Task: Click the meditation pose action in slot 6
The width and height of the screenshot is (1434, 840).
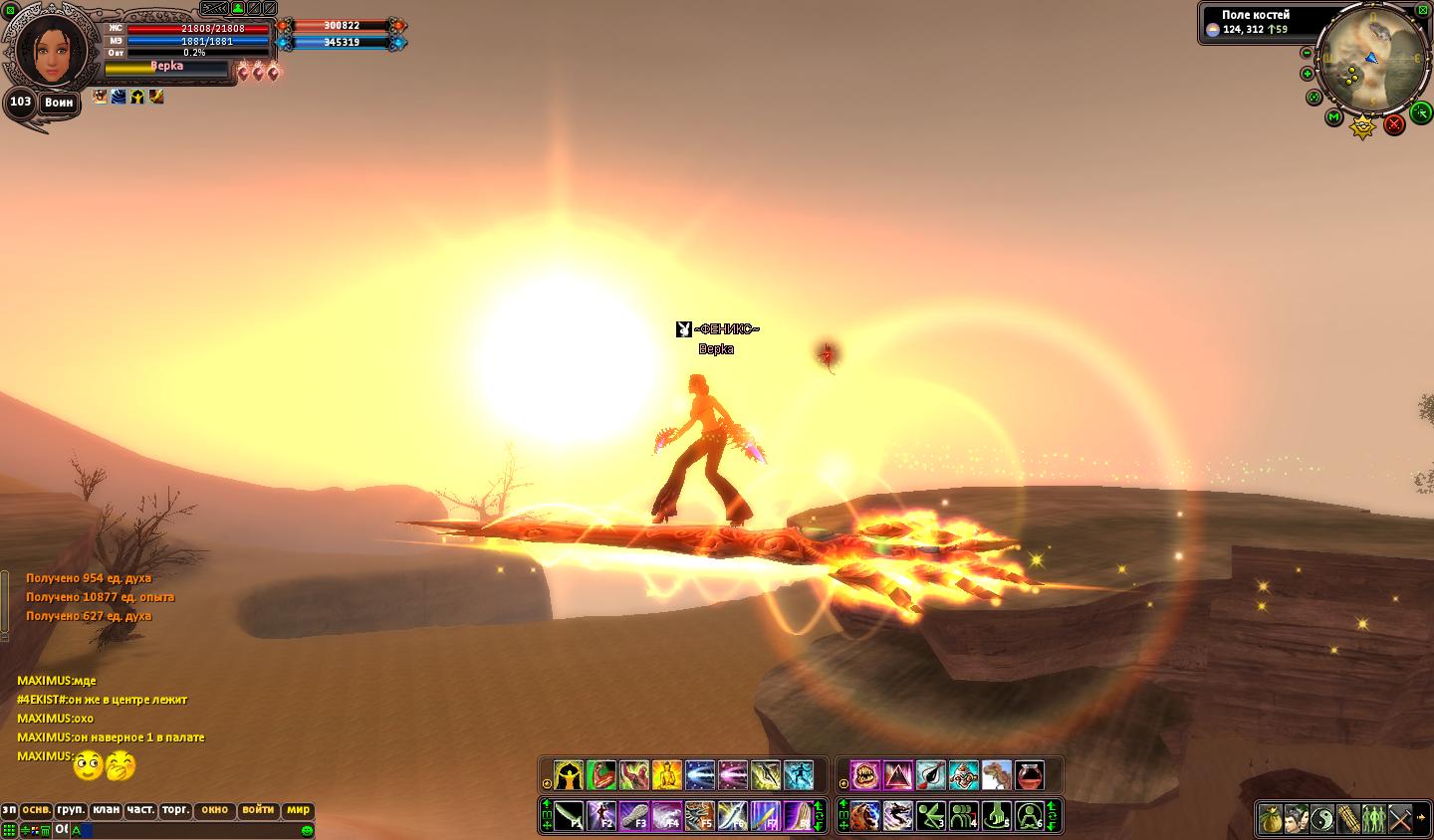Action: click(1029, 816)
